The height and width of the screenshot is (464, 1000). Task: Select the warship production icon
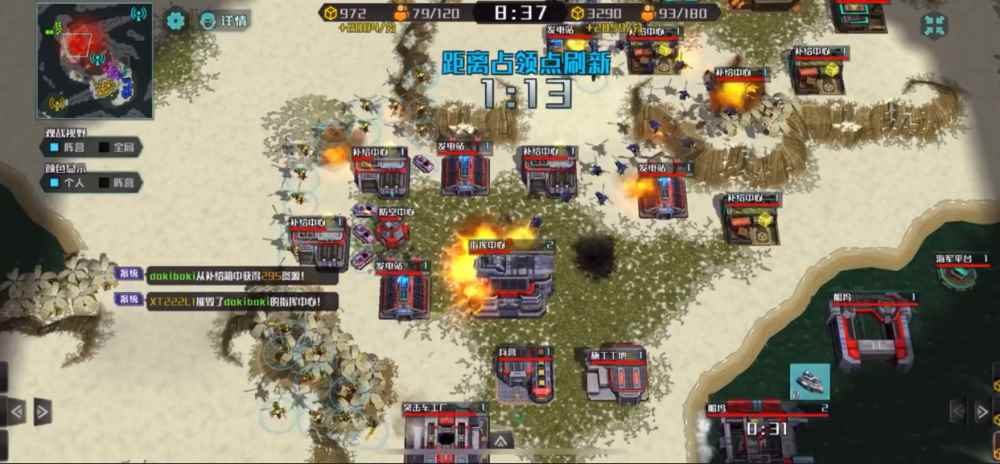click(x=809, y=382)
